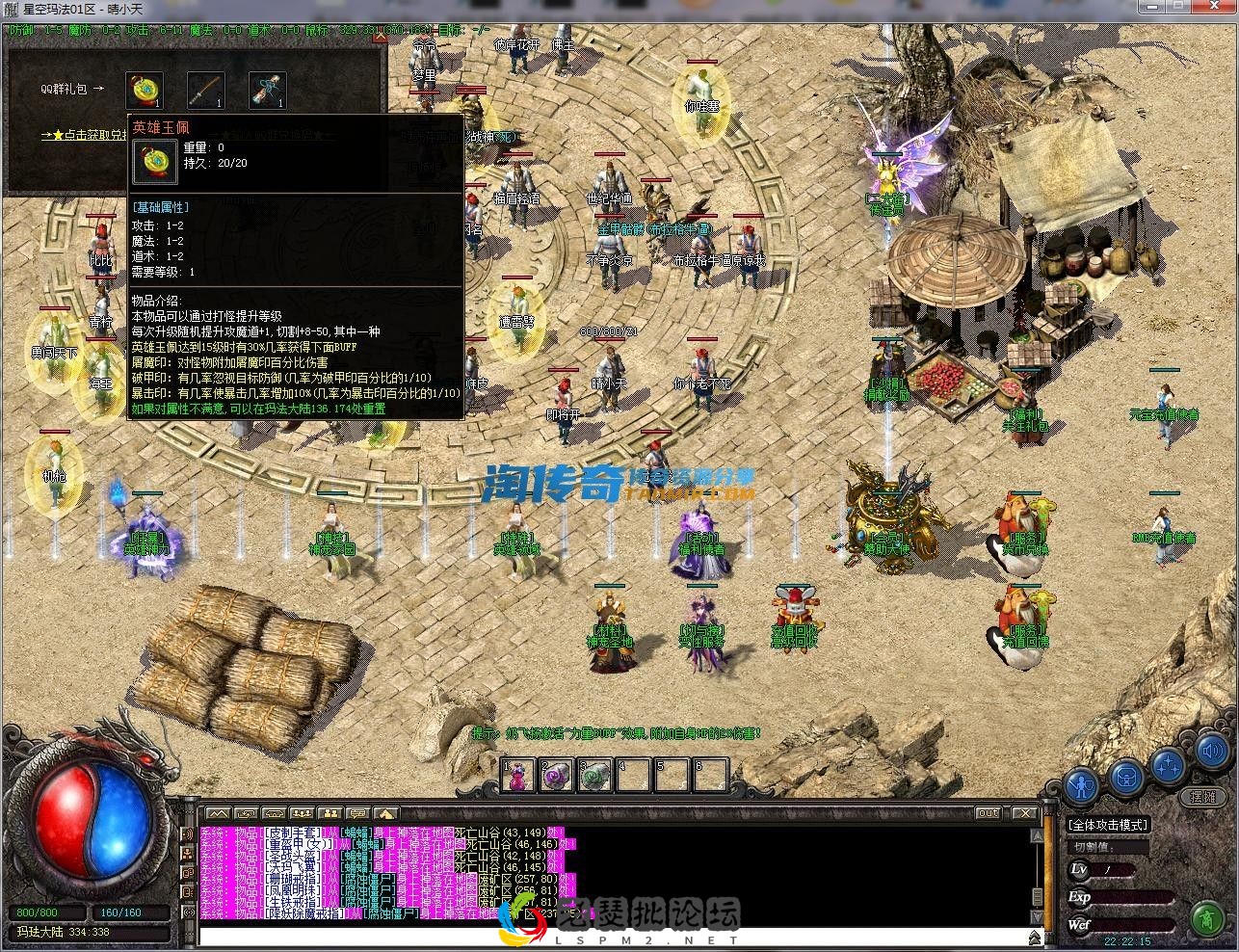Select the skill in quick slot 2
1239x952 pixels.
point(556,774)
